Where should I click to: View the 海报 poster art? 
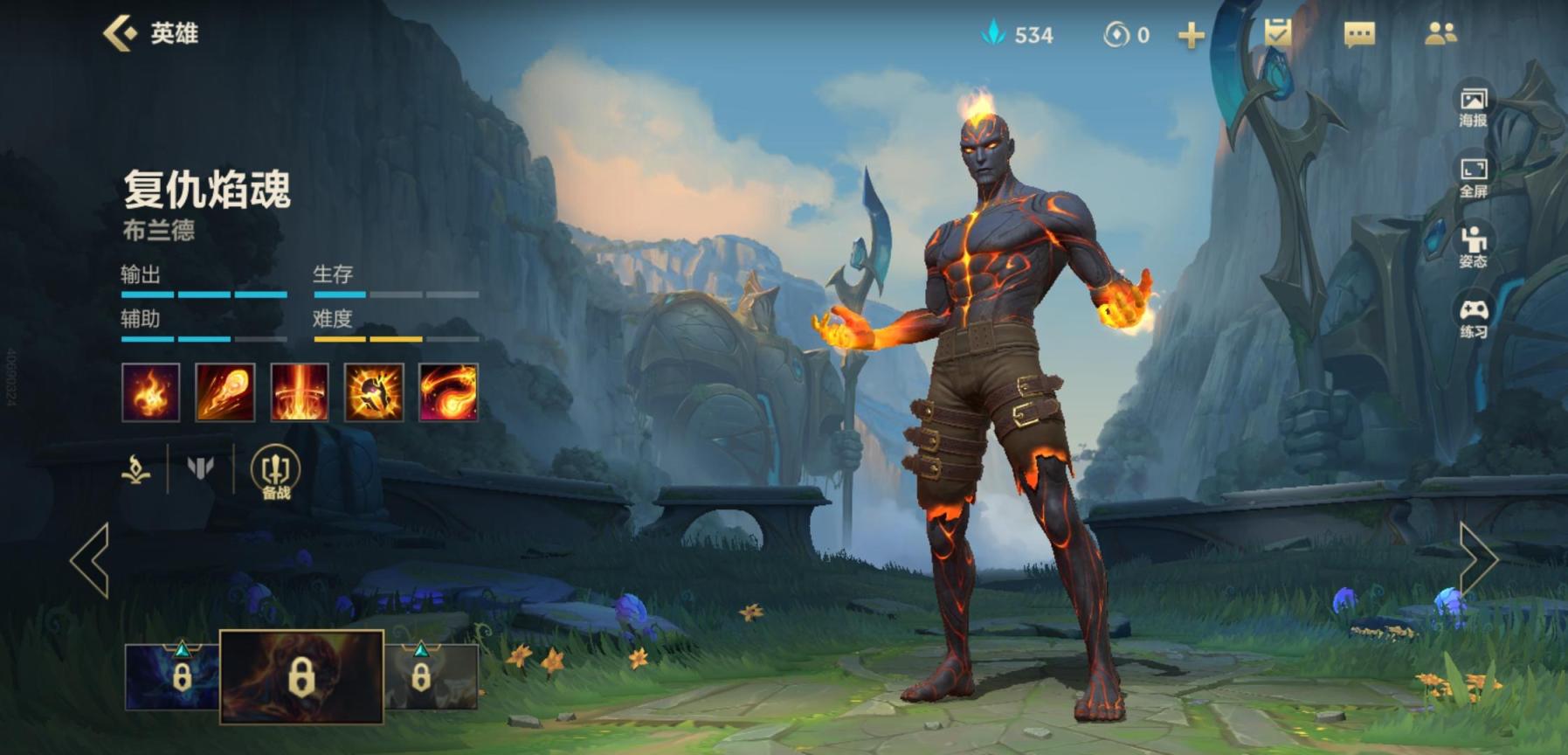(1473, 107)
